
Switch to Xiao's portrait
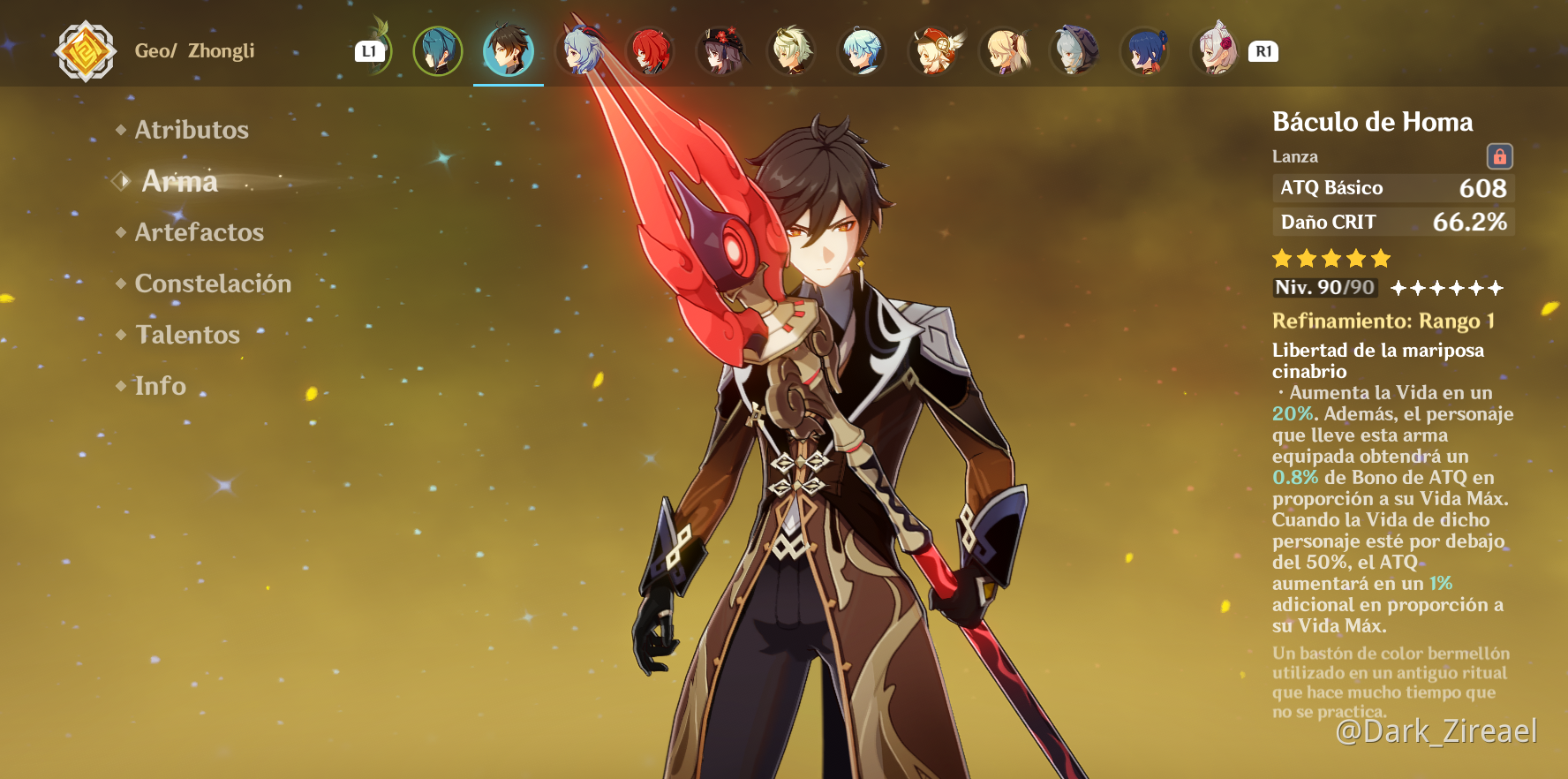coord(438,51)
